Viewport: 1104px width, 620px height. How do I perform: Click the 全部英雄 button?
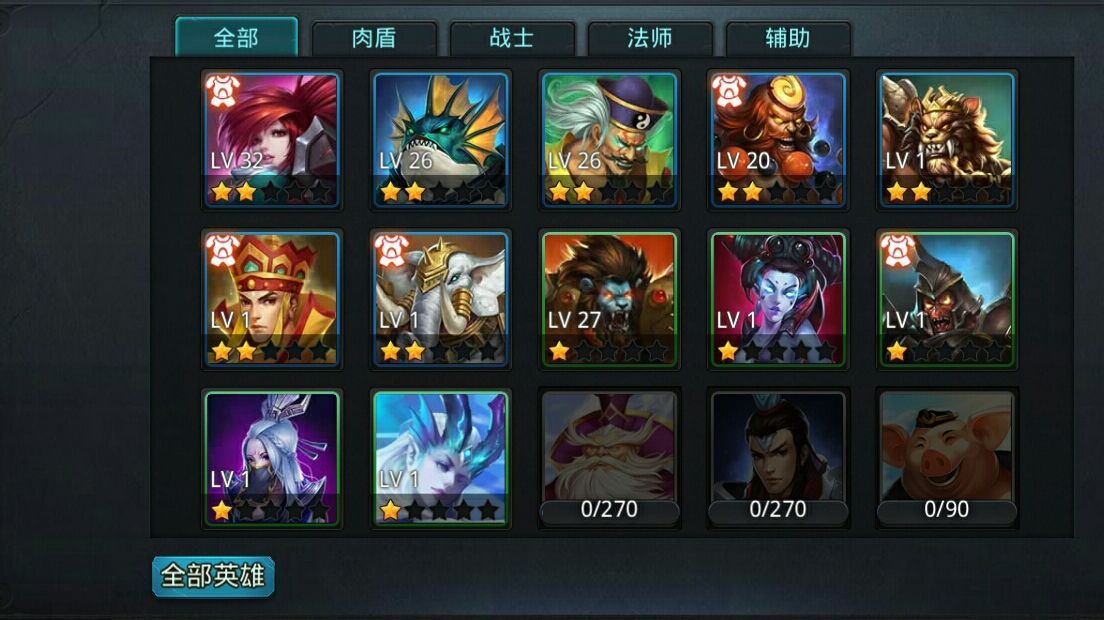coord(213,576)
